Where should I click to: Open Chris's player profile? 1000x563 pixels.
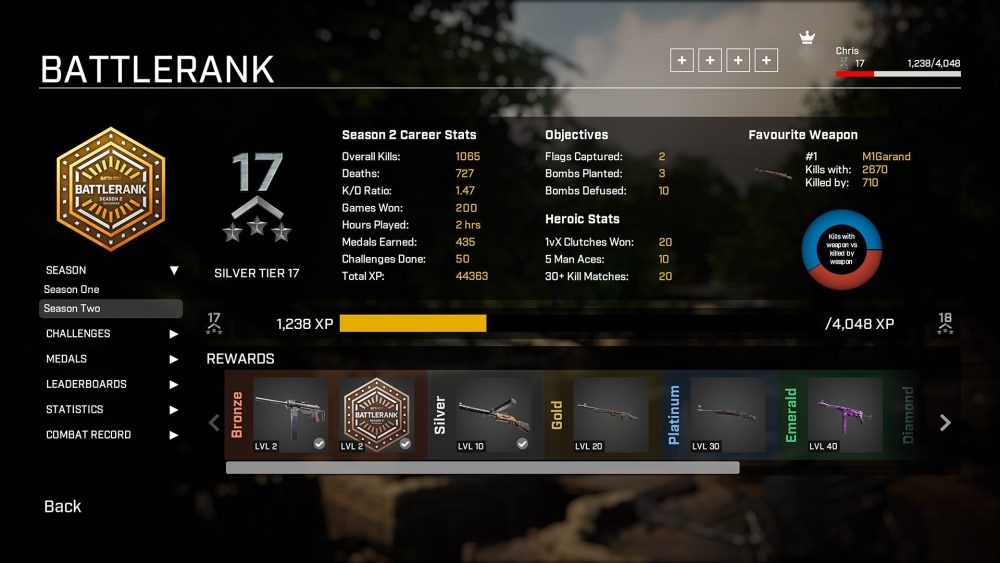point(848,51)
